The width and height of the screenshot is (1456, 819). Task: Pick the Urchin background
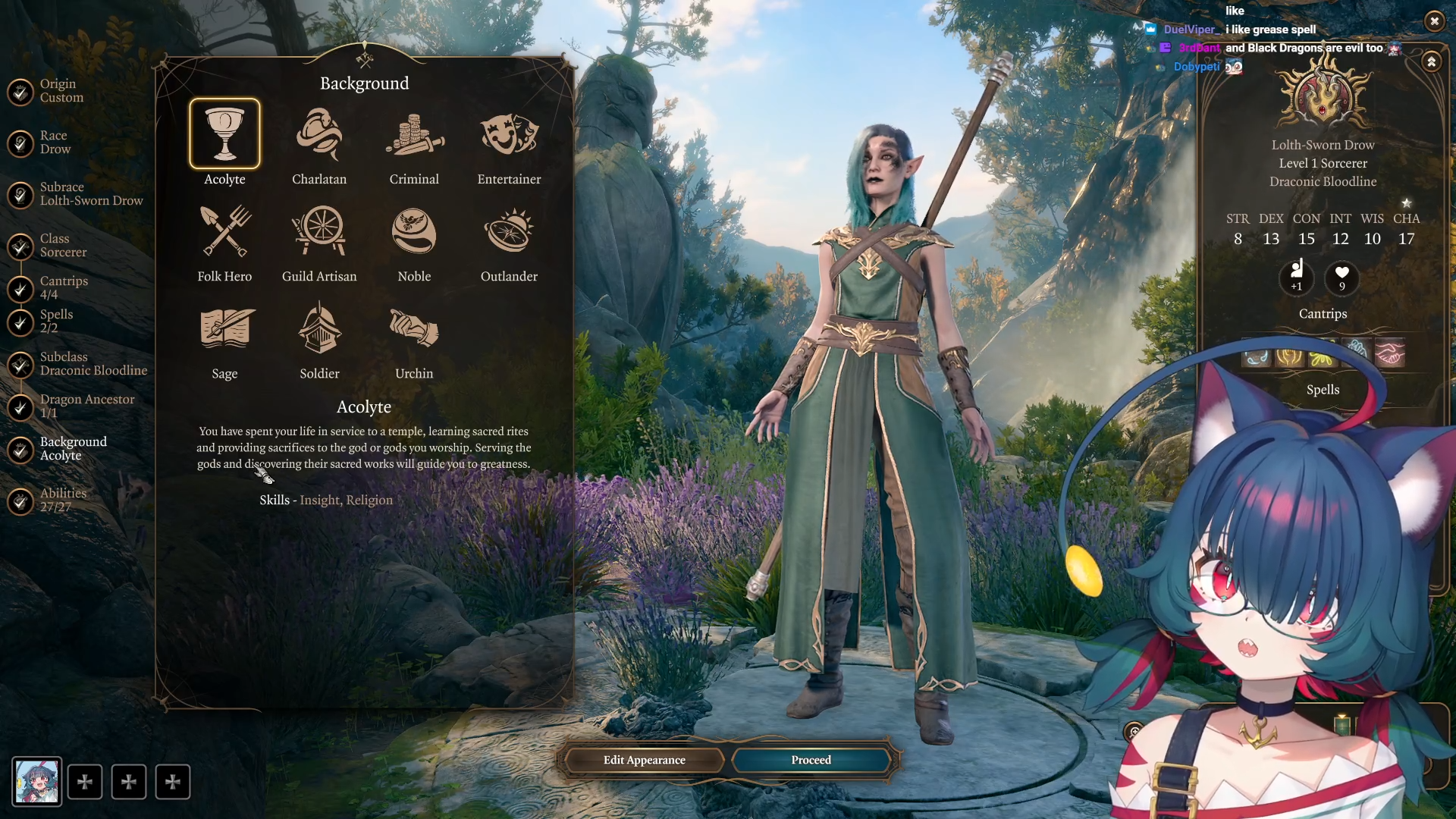[x=414, y=329]
